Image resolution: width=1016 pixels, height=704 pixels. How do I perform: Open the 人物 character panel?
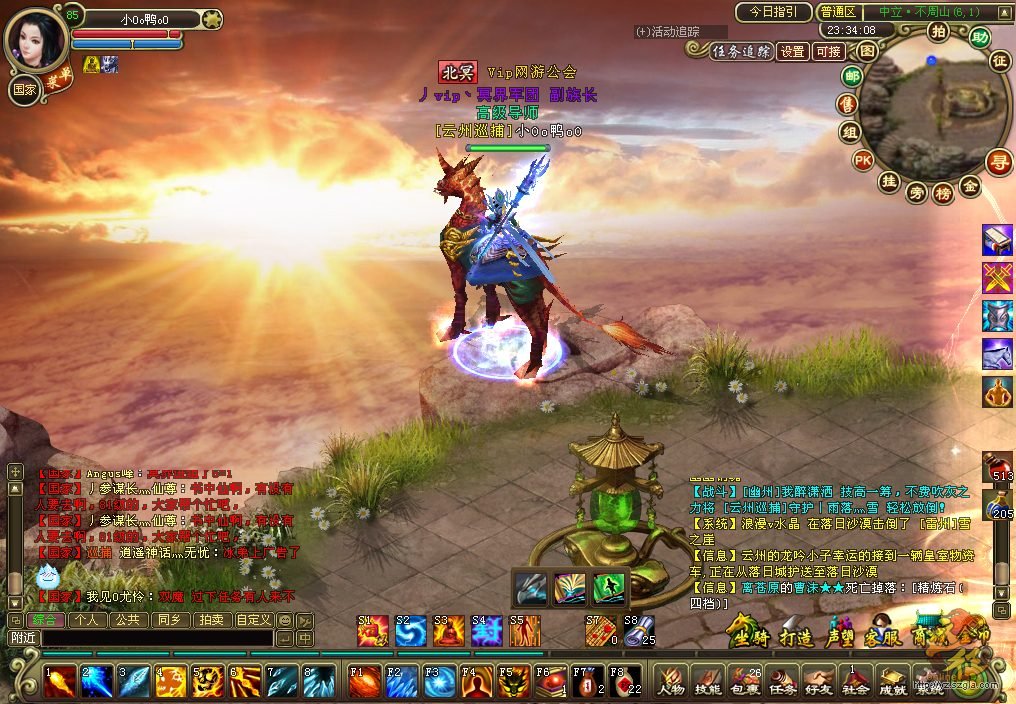coord(670,681)
